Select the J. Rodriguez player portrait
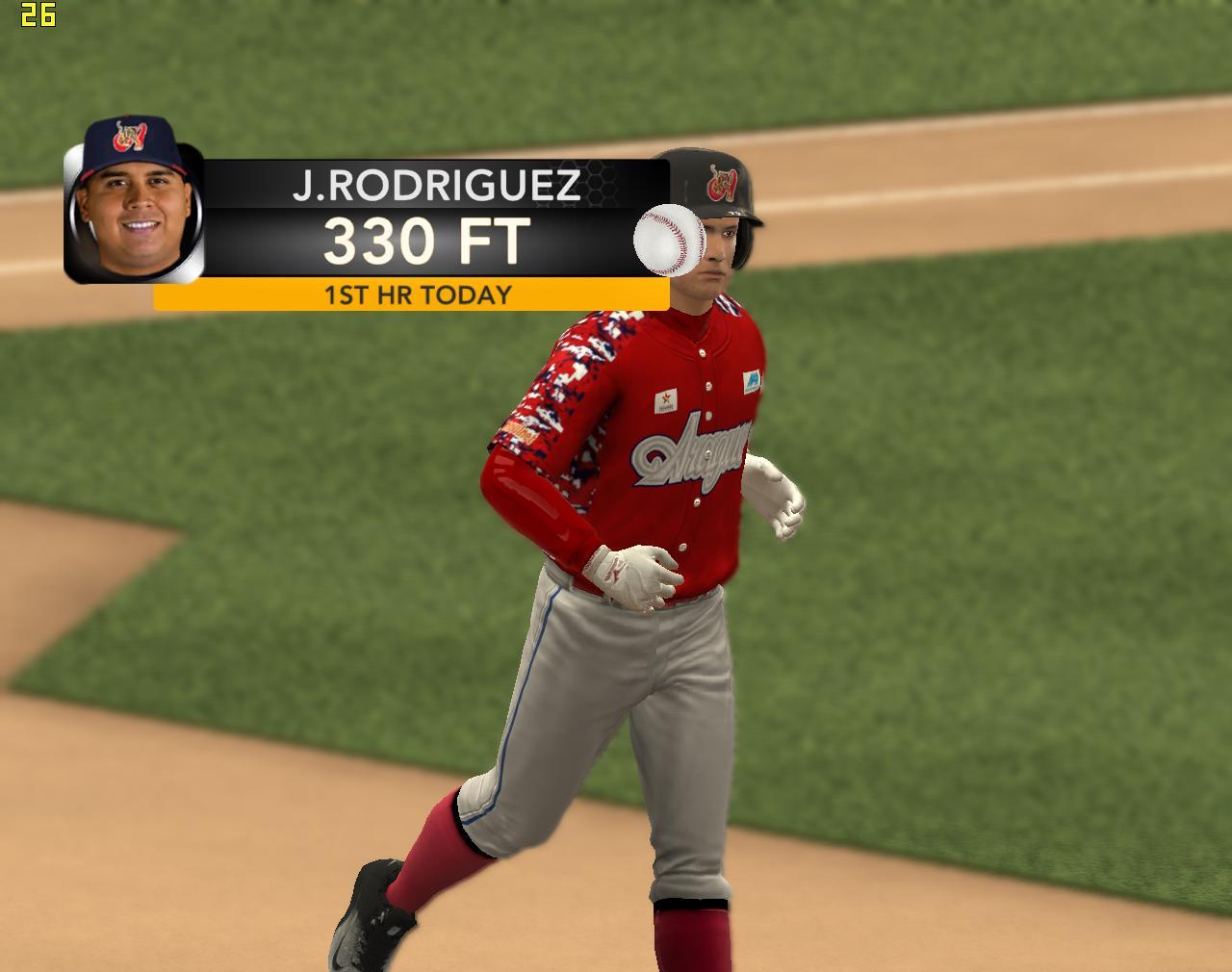1232x972 pixels. coord(133,204)
